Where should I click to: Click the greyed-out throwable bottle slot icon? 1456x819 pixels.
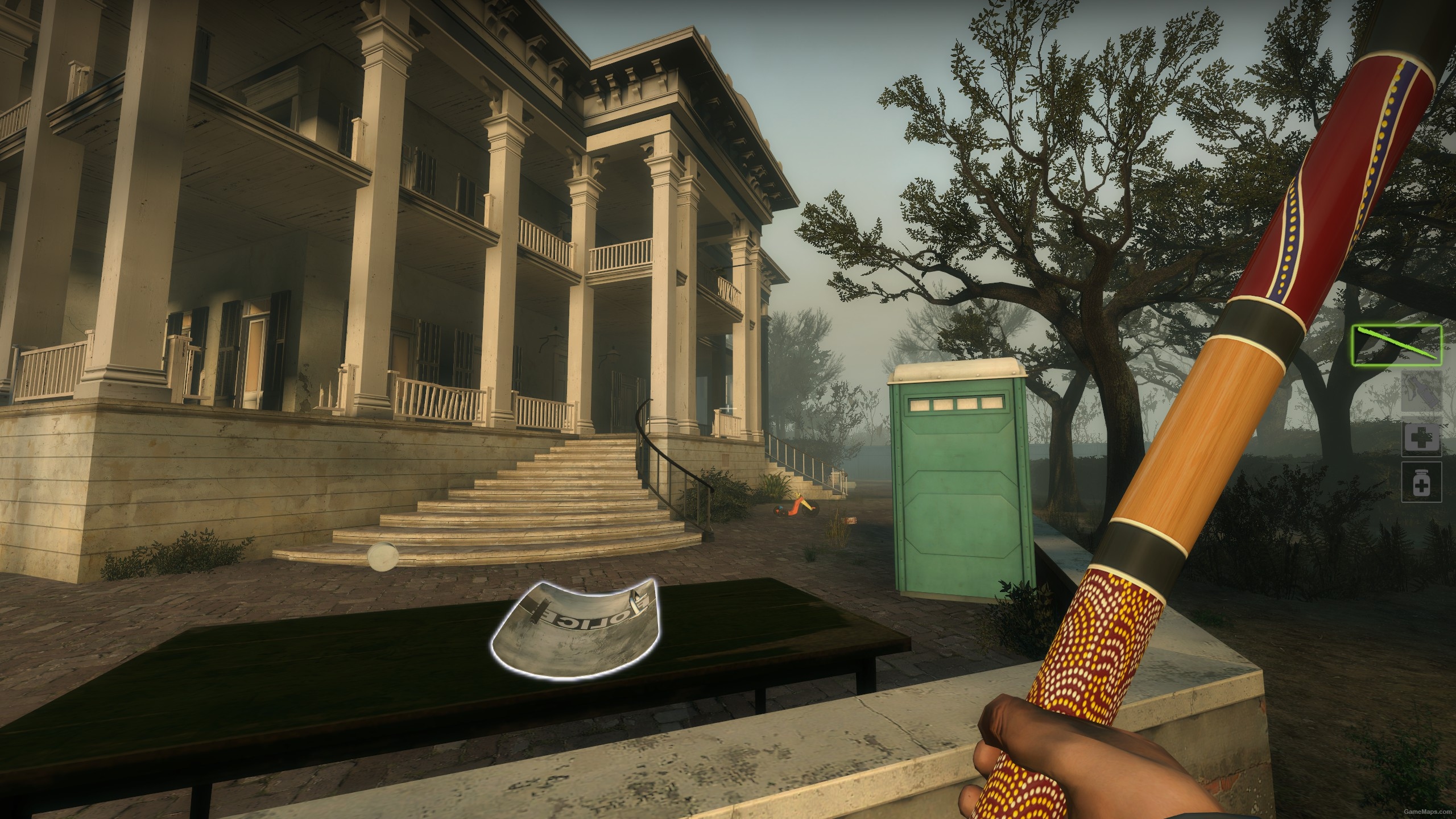tap(1422, 391)
